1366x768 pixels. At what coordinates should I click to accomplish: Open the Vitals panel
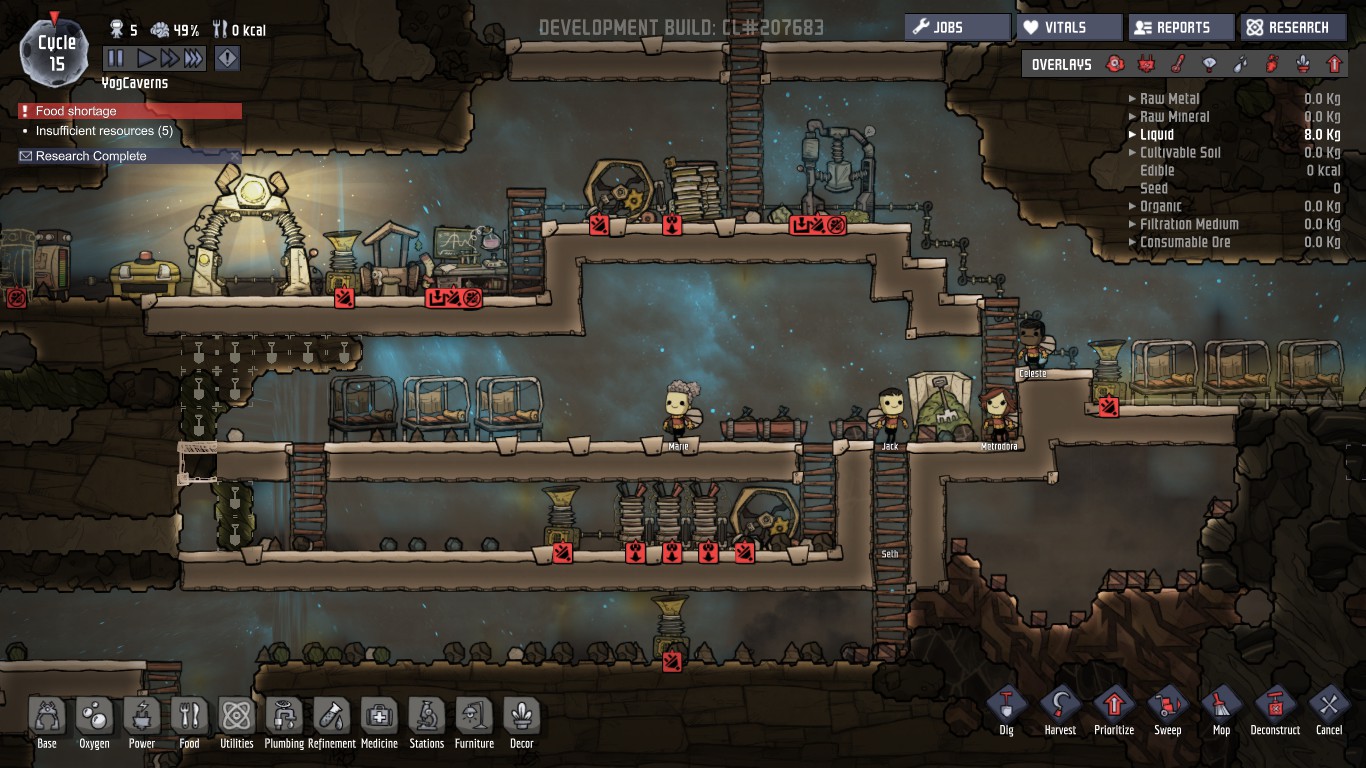click(1069, 27)
